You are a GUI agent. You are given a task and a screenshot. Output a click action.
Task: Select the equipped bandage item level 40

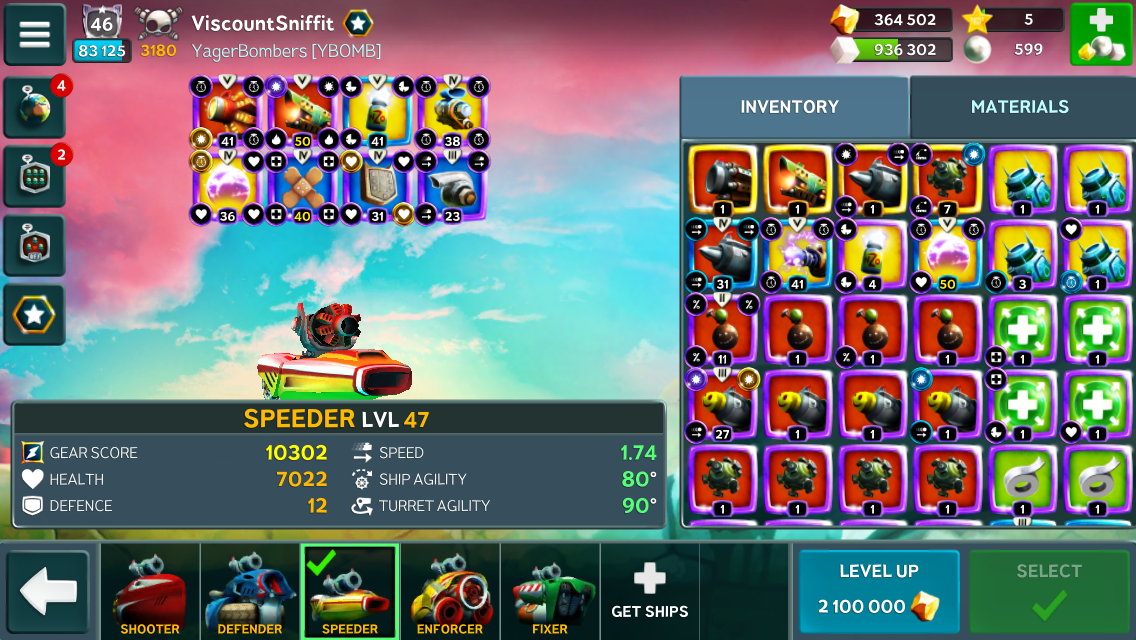point(301,187)
